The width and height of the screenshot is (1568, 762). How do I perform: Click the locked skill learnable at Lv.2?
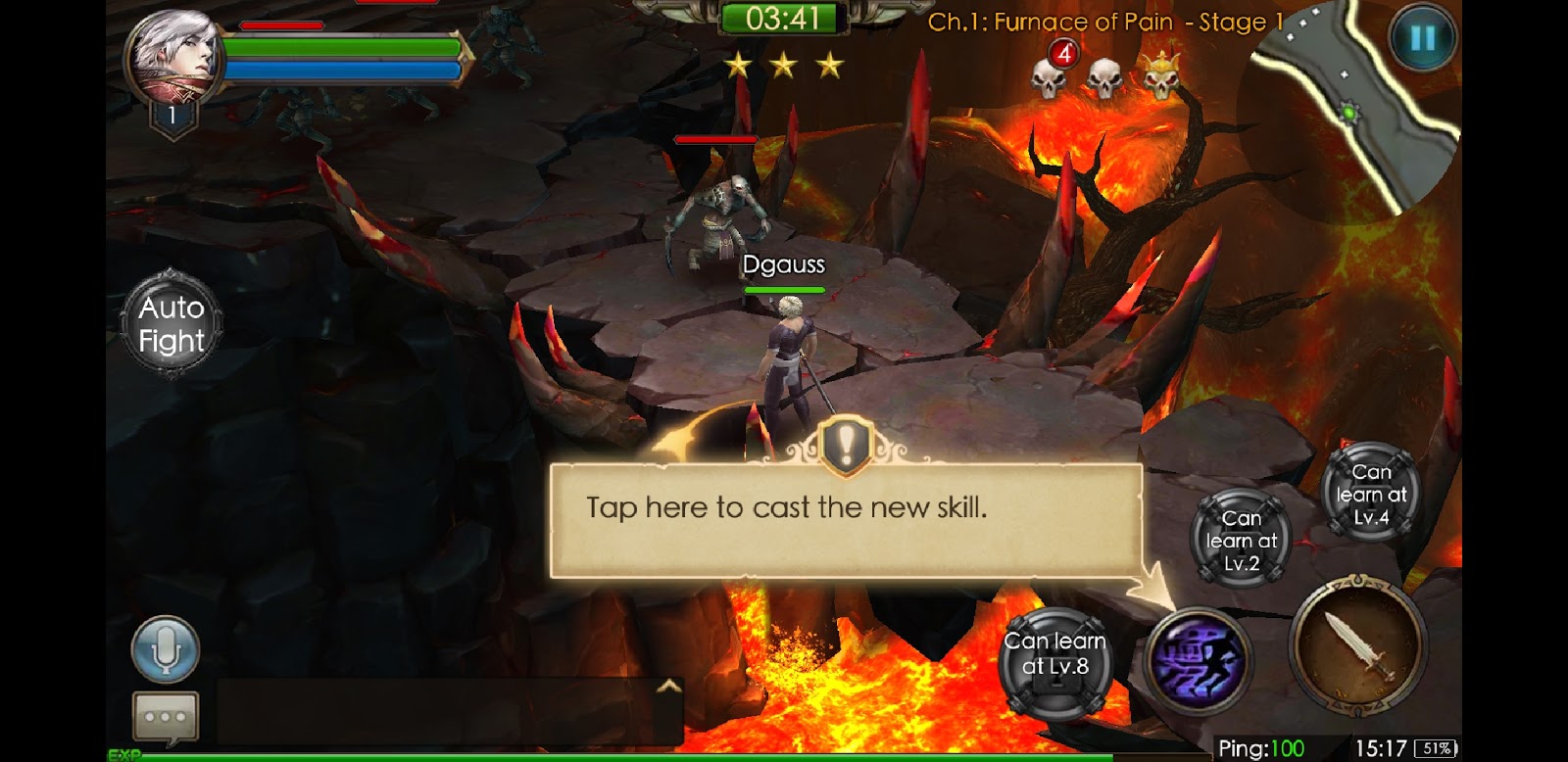pos(1240,540)
